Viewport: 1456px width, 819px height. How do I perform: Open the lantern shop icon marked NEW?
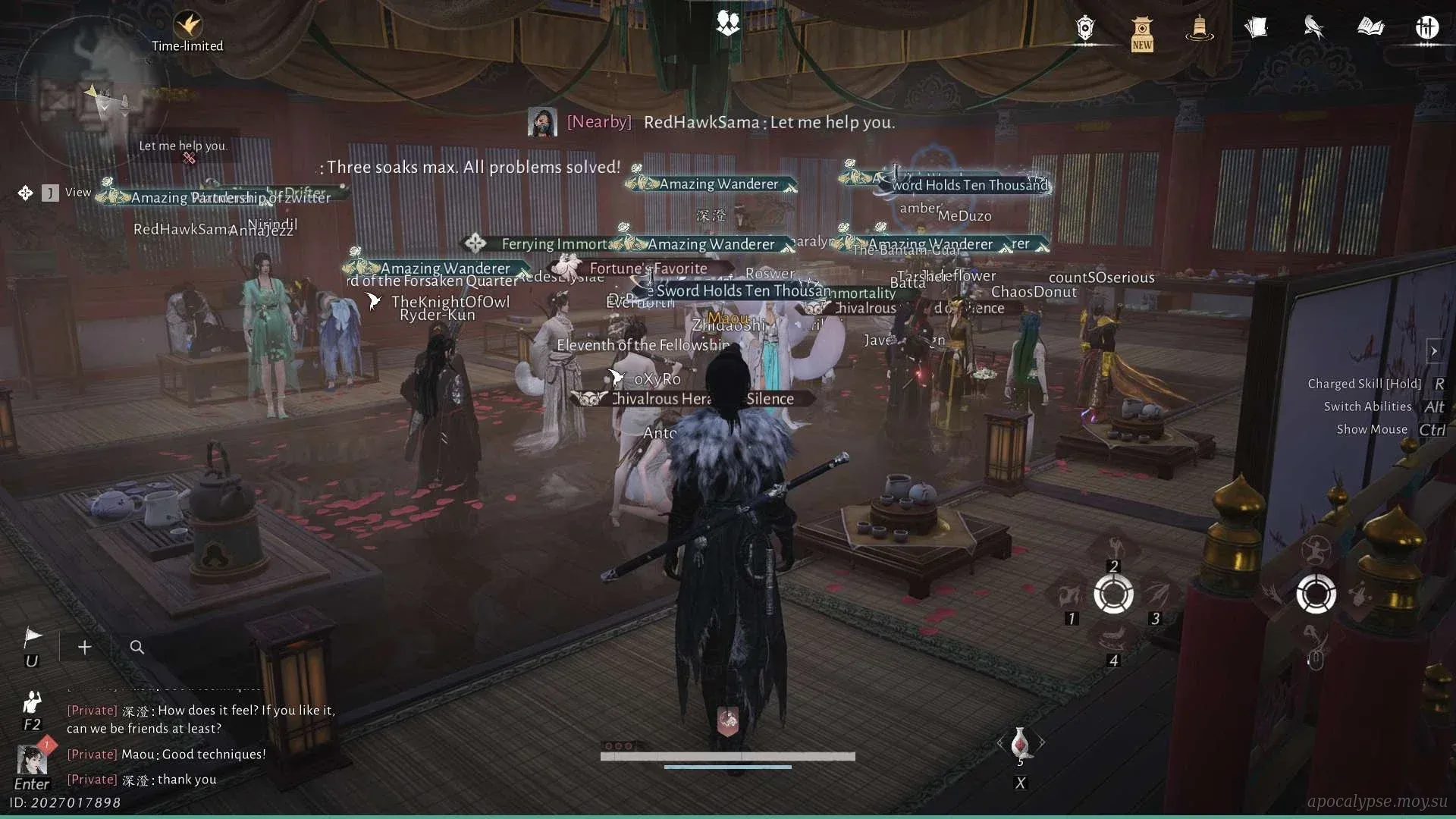coord(1142,33)
